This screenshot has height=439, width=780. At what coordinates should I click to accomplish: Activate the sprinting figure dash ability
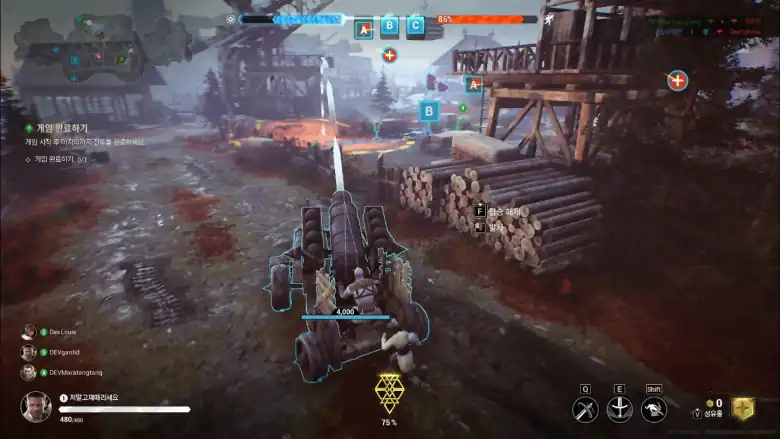[x=654, y=409]
